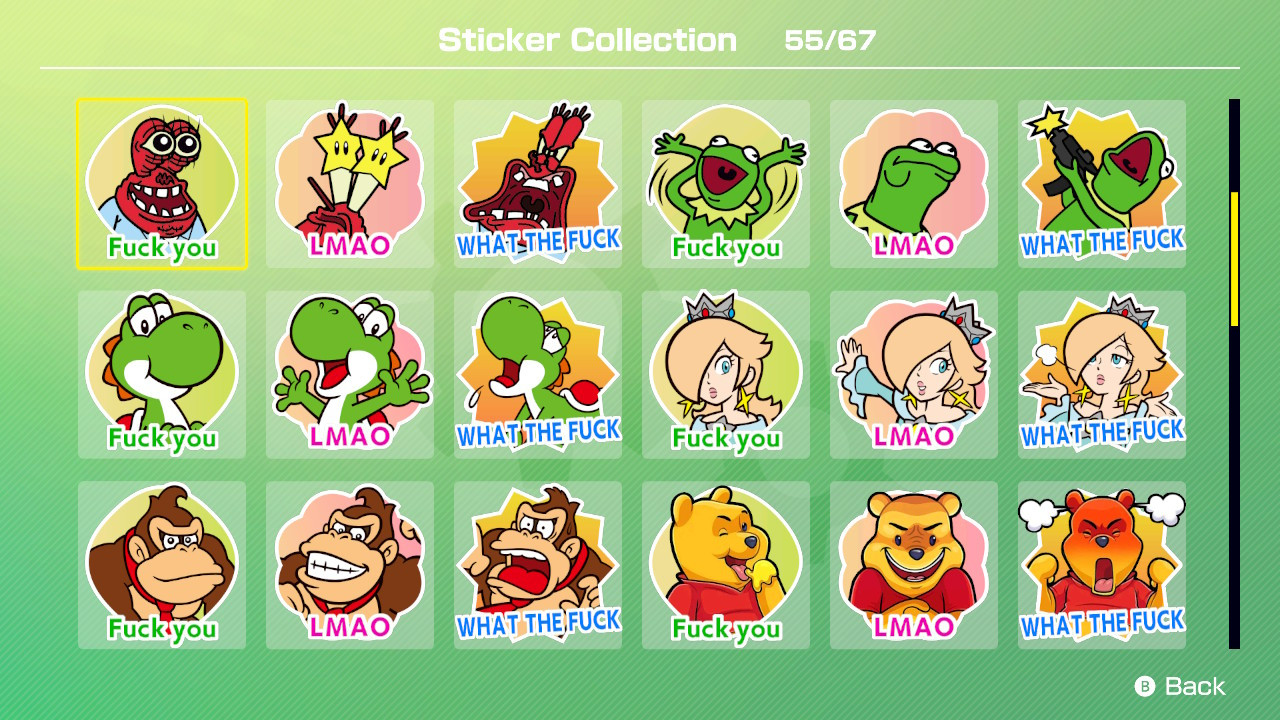This screenshot has width=1280, height=720.
Task: Pick the screaming red crab "WHAT THE FUCK" sticker
Action: (x=537, y=183)
